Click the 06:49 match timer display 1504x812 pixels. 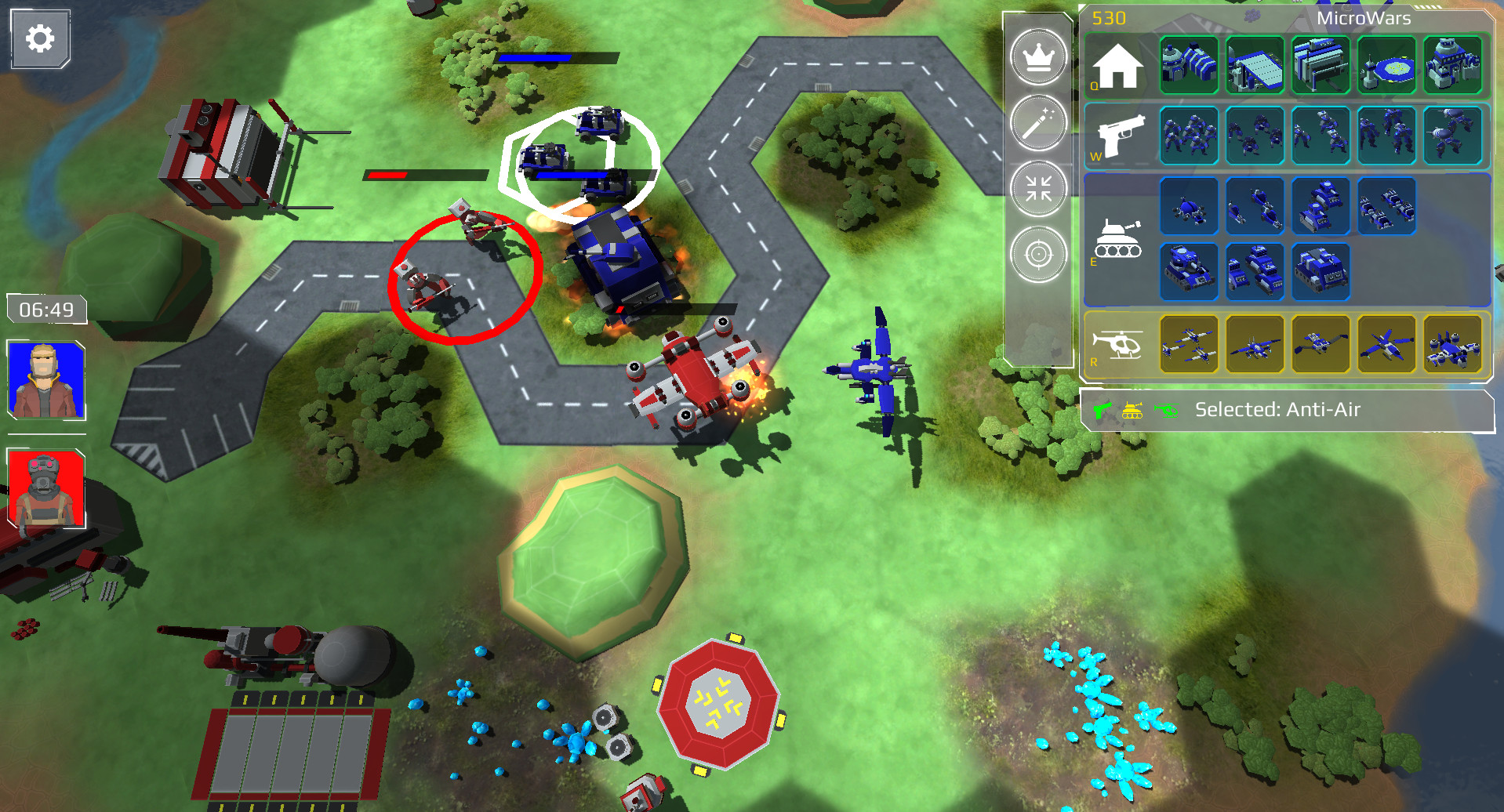point(45,310)
